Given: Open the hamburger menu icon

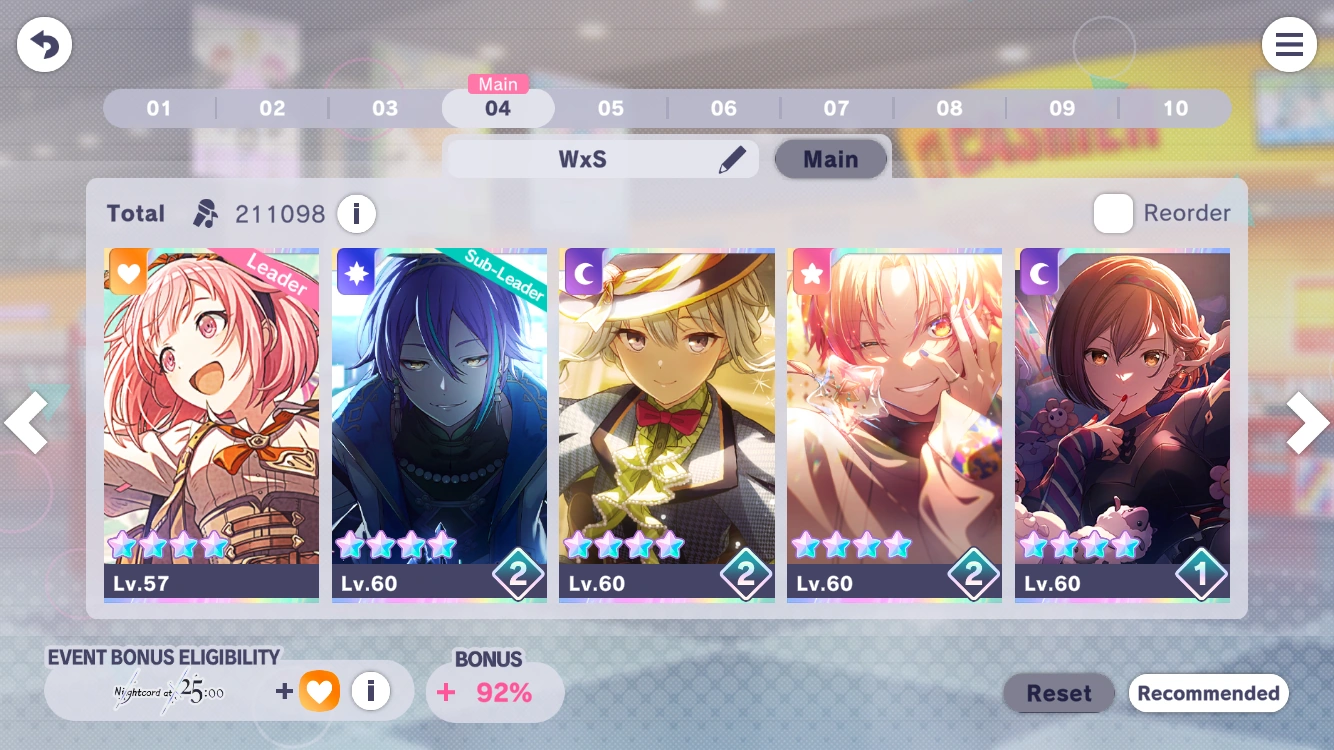Looking at the screenshot, I should point(1289,44).
